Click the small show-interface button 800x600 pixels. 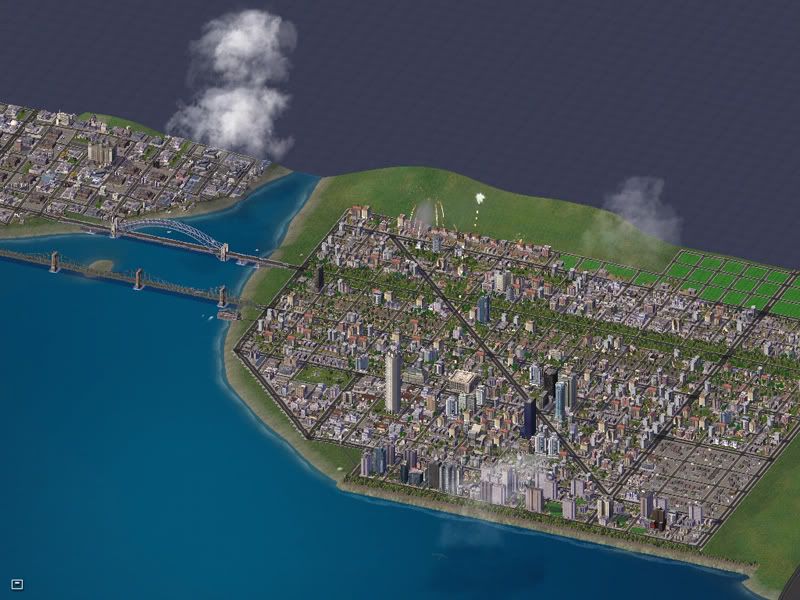(17, 583)
